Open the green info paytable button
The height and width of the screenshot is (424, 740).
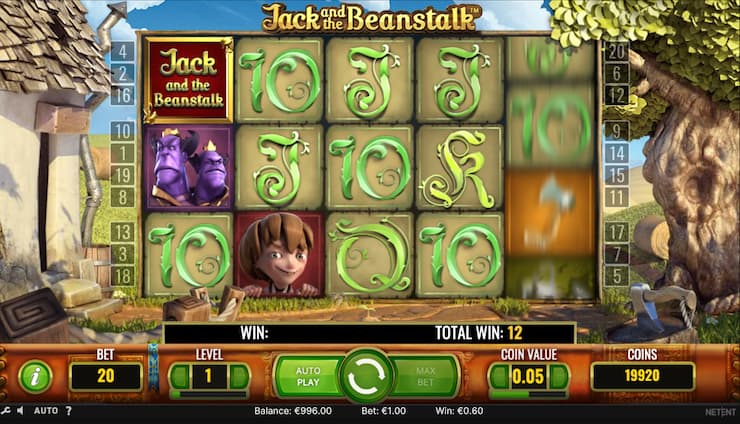click(x=35, y=377)
